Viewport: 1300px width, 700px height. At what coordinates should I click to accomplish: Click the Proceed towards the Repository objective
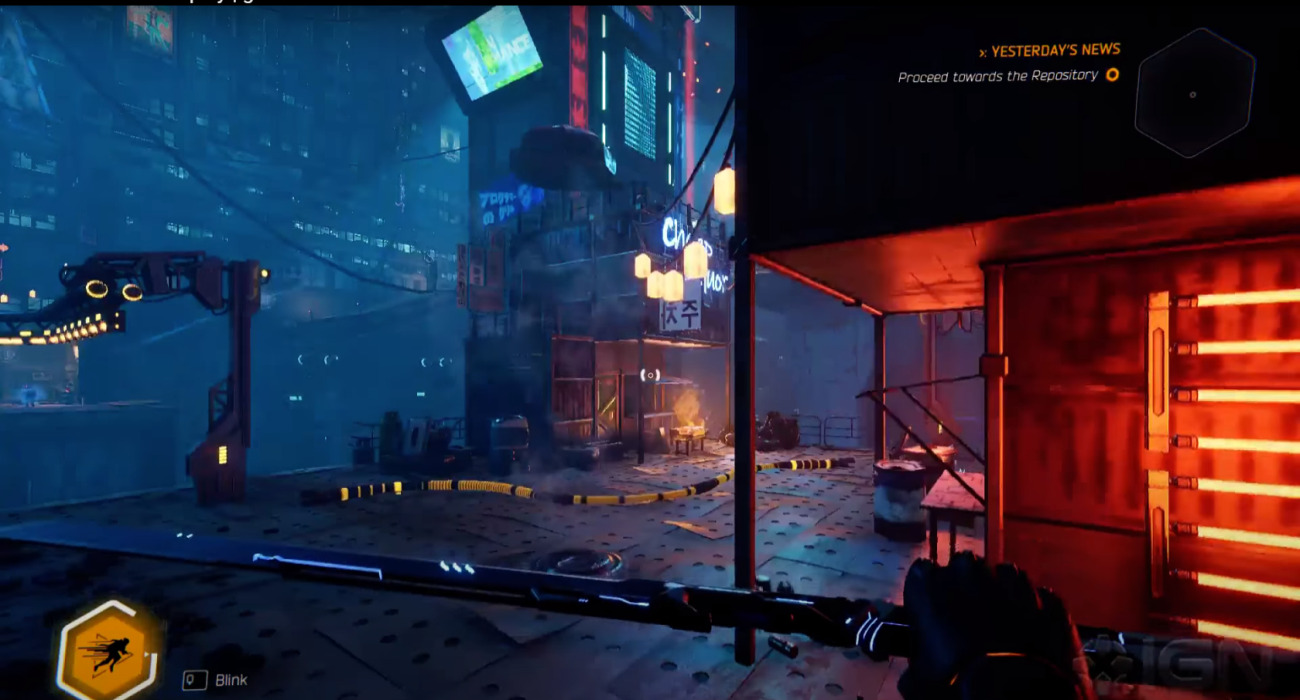[x=997, y=76]
